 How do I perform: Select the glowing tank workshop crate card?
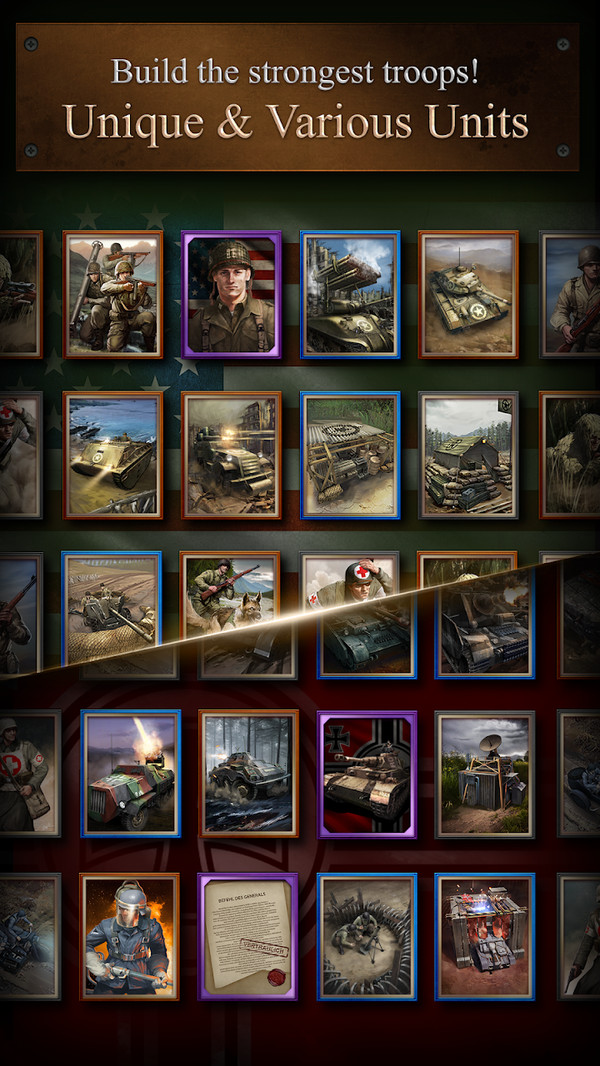tap(485, 936)
